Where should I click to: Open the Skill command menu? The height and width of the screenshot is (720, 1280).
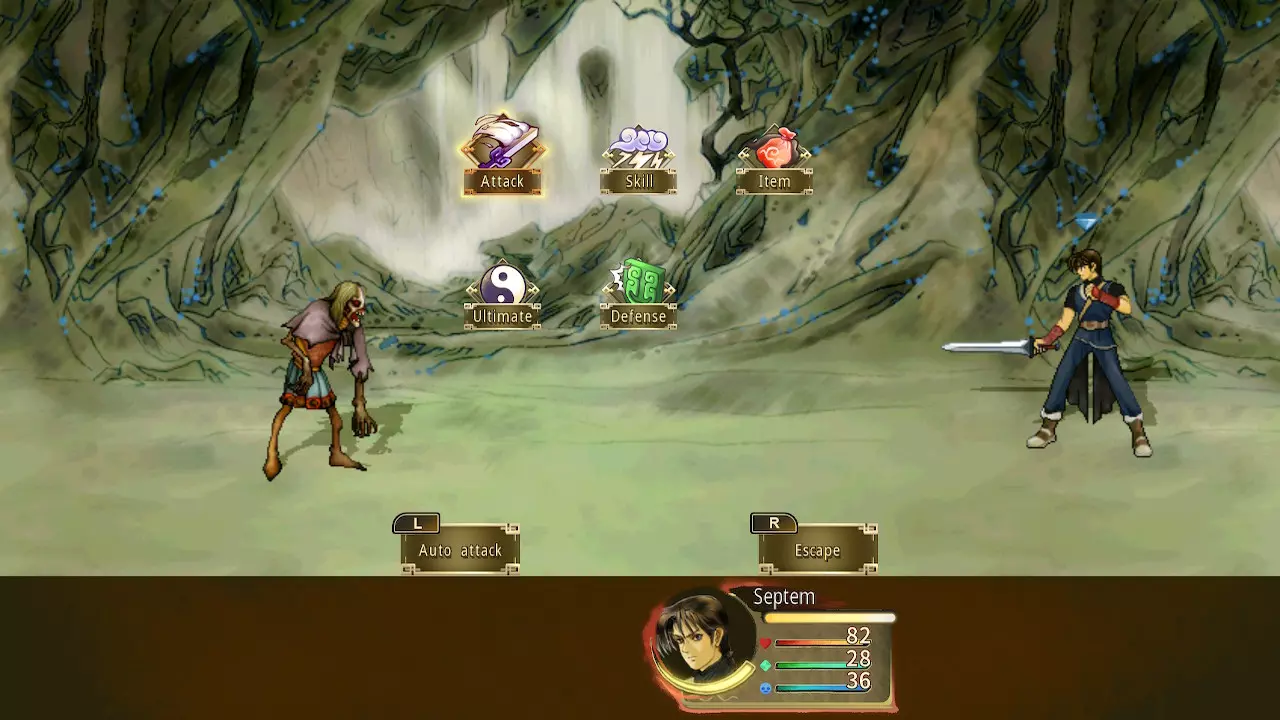[x=638, y=160]
